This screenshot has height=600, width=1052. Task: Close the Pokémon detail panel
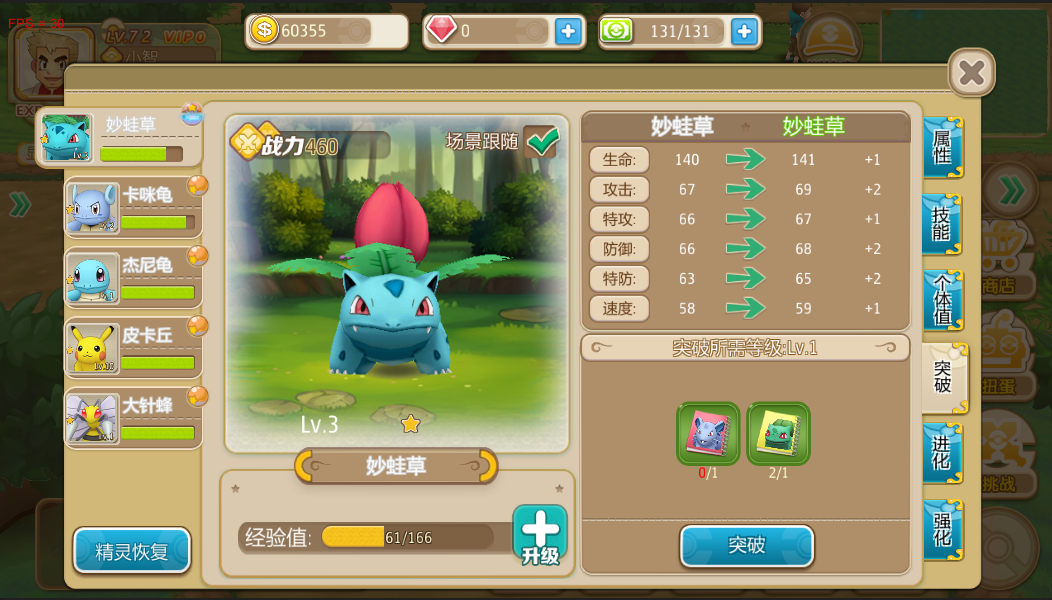click(971, 72)
